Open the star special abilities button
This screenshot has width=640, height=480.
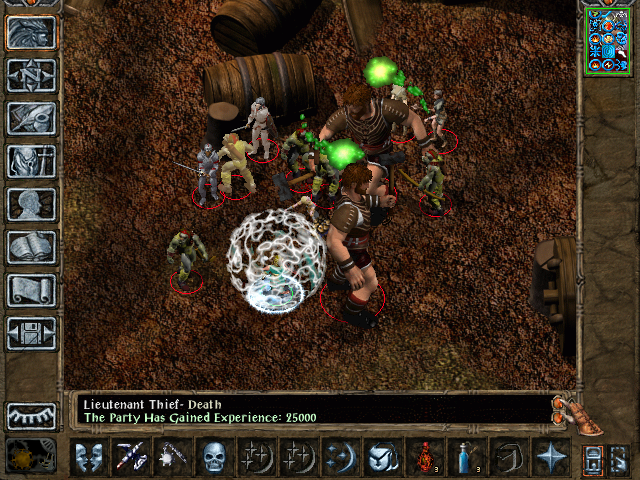point(550,458)
